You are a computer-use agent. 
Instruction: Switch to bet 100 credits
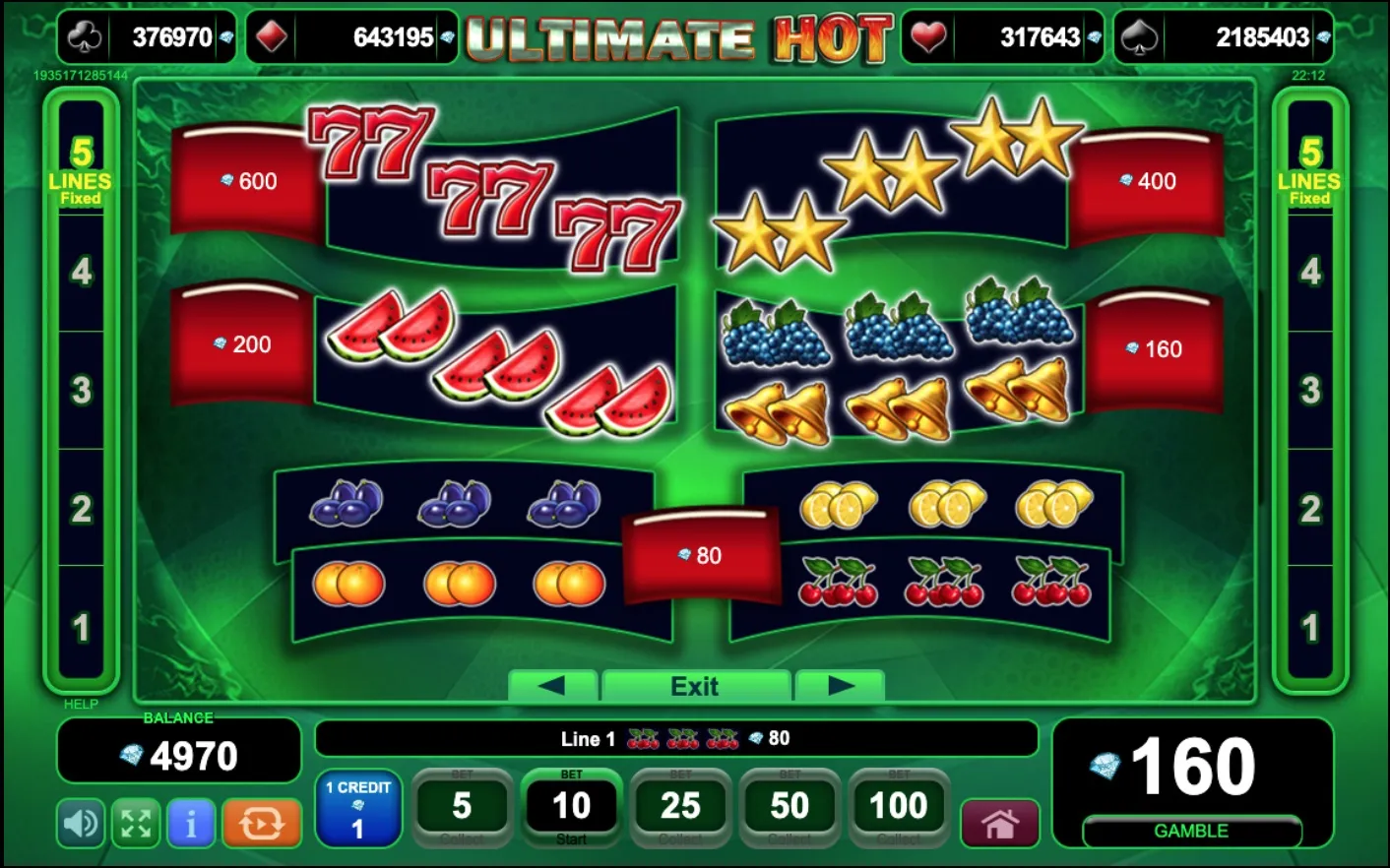(899, 807)
